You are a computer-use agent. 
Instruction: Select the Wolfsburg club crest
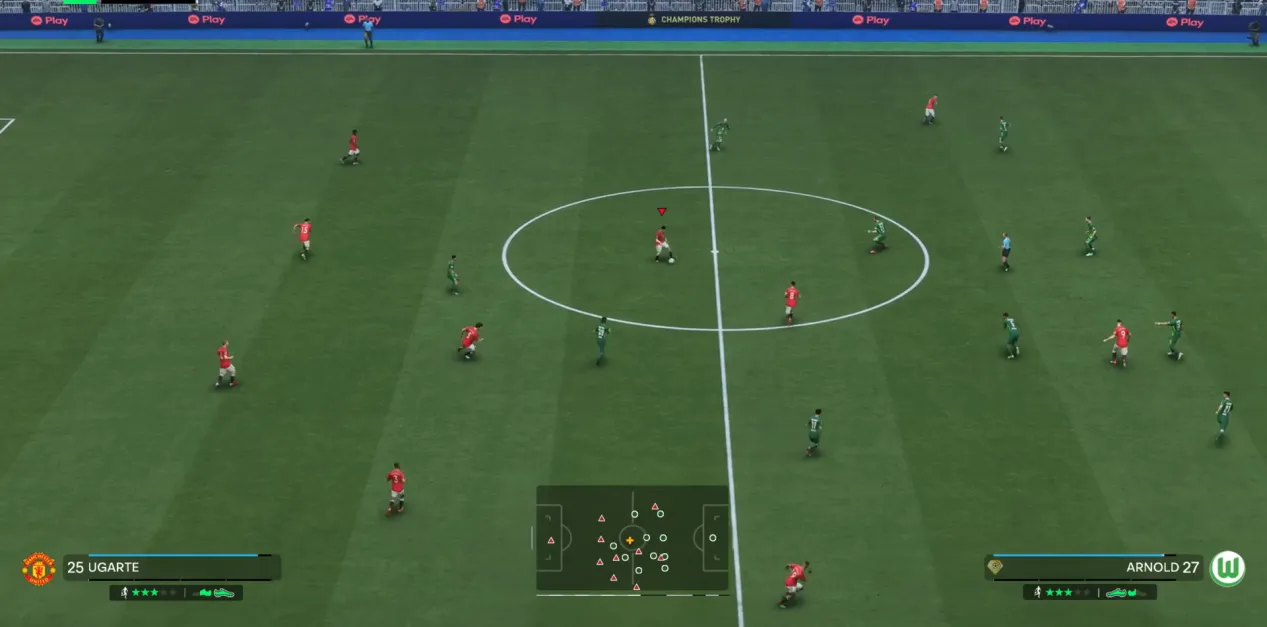[1227, 568]
